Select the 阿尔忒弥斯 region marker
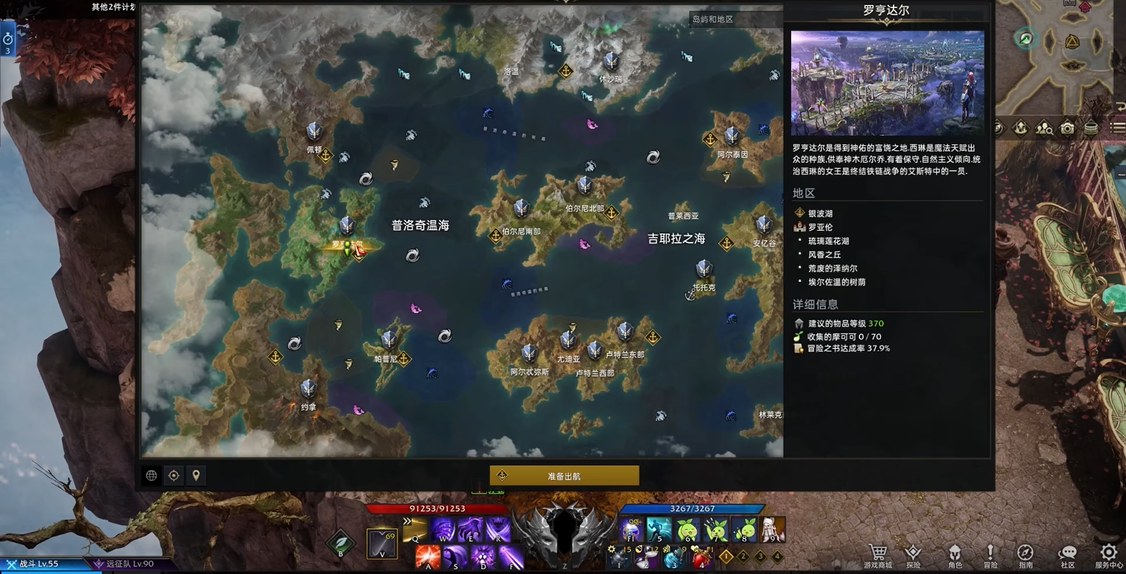Image resolution: width=1126 pixels, height=574 pixels. click(529, 354)
